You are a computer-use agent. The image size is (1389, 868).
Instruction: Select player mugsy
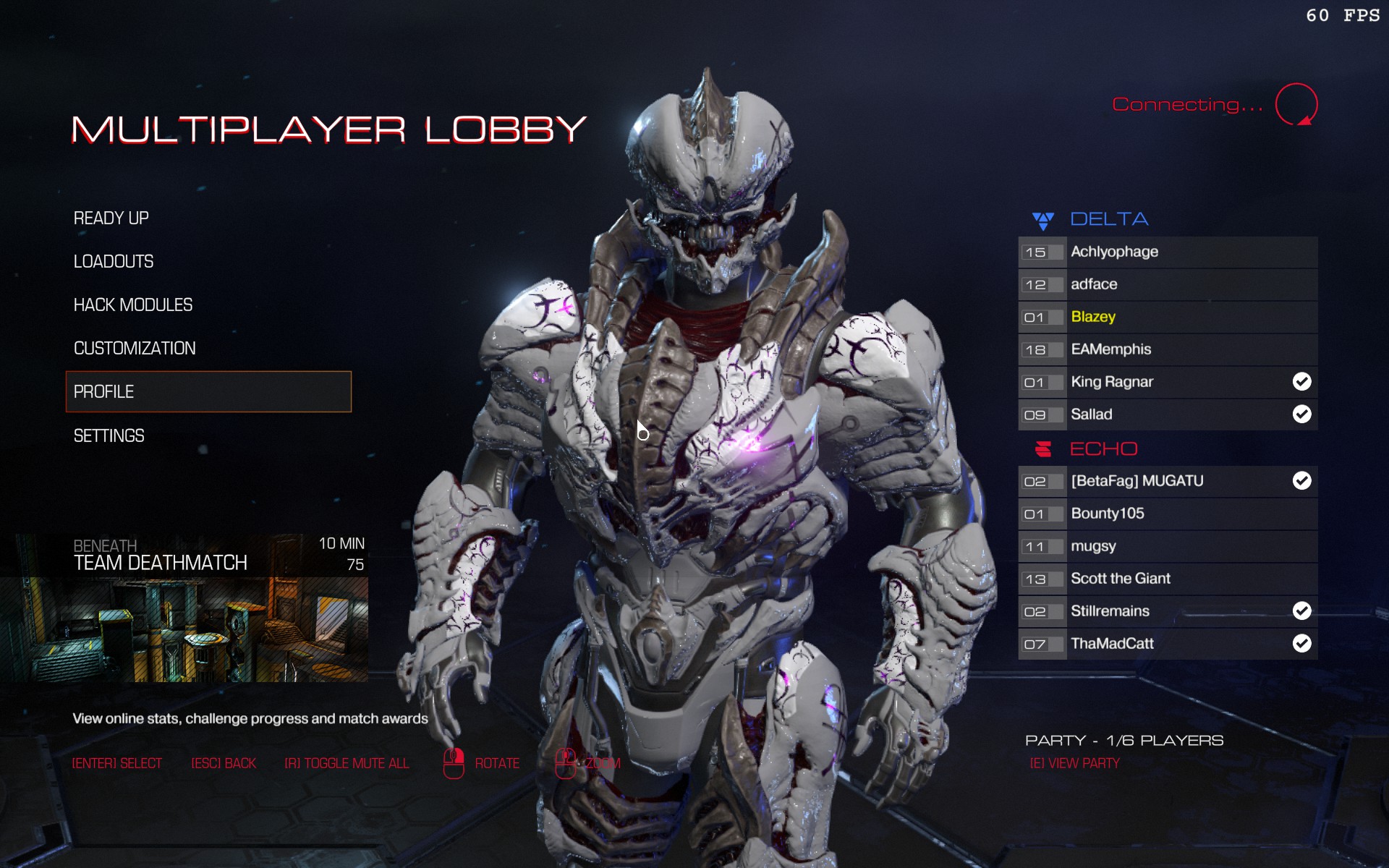pyautogui.click(x=1167, y=546)
